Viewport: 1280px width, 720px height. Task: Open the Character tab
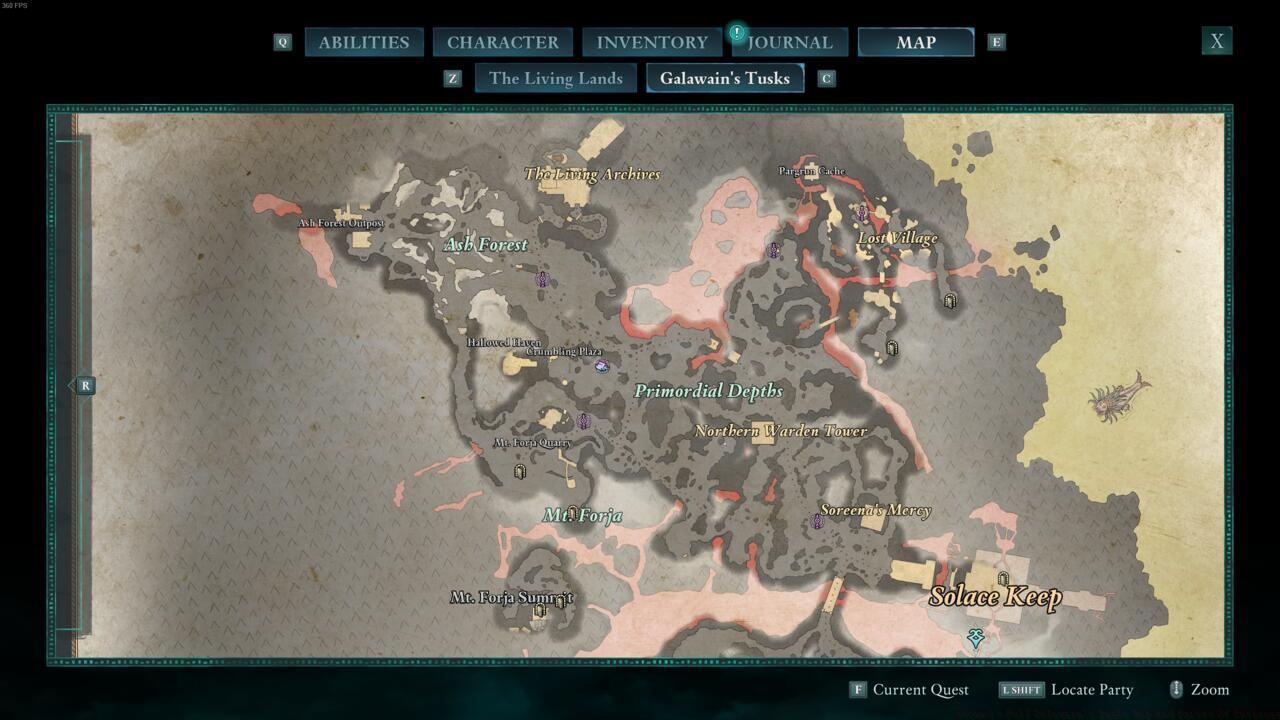pyautogui.click(x=503, y=42)
